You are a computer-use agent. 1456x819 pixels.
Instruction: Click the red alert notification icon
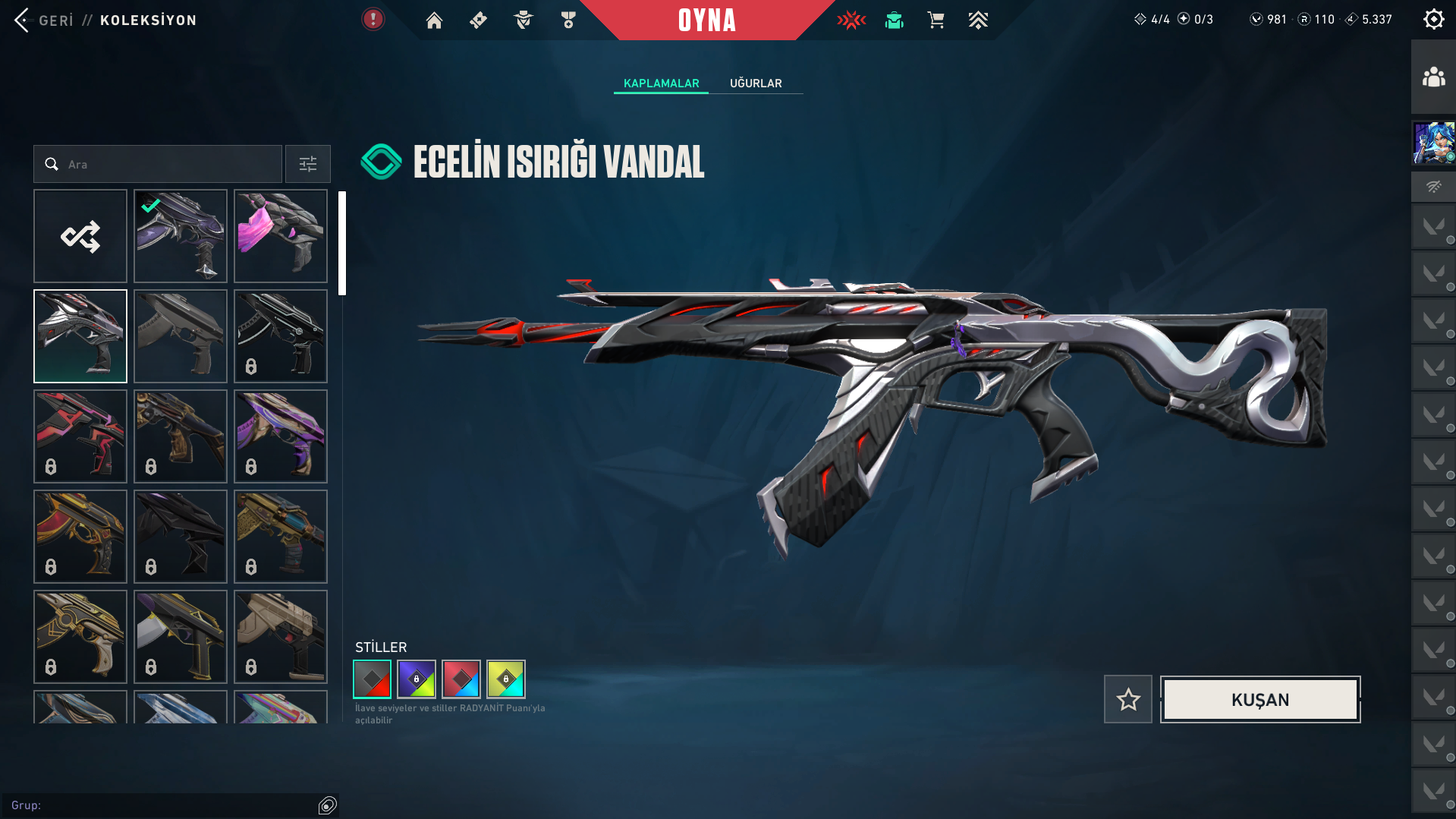tap(373, 20)
